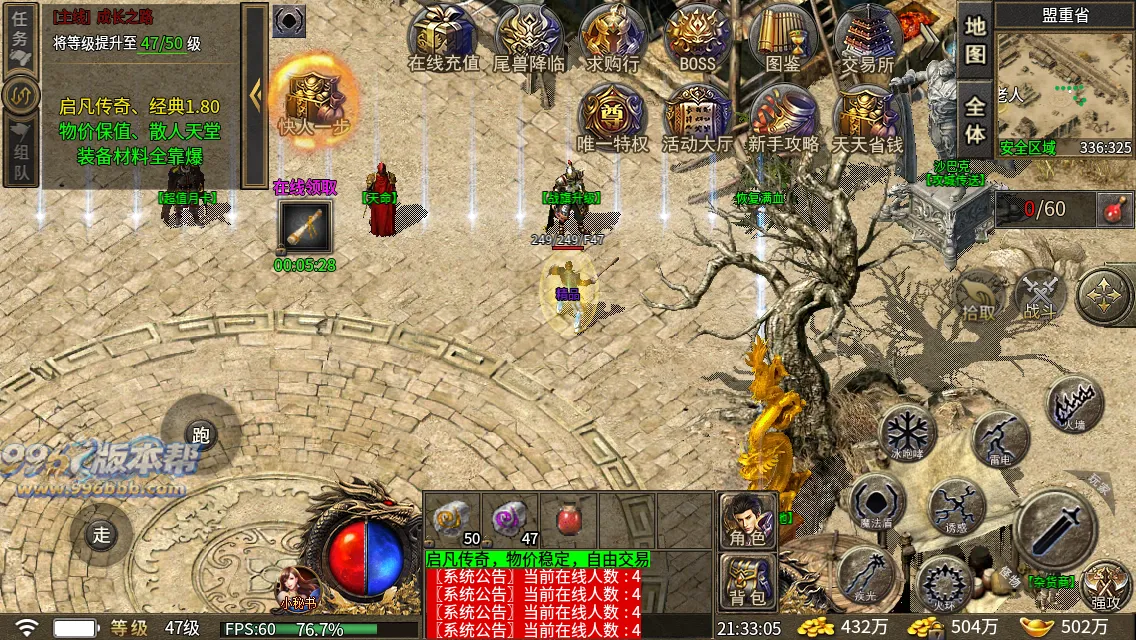The width and height of the screenshot is (1136, 640).
Task: Open the 在线充值 online recharge menu
Action: (444, 38)
